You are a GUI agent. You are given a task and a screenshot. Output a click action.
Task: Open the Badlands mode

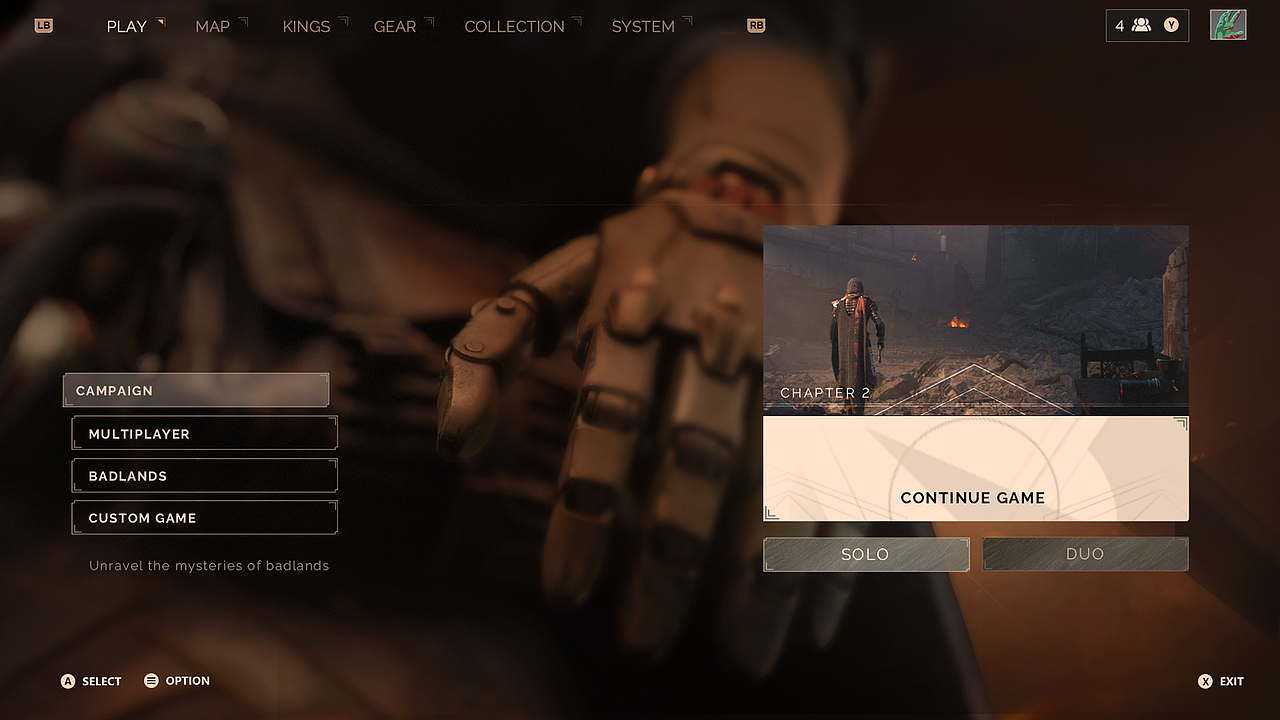pos(204,476)
